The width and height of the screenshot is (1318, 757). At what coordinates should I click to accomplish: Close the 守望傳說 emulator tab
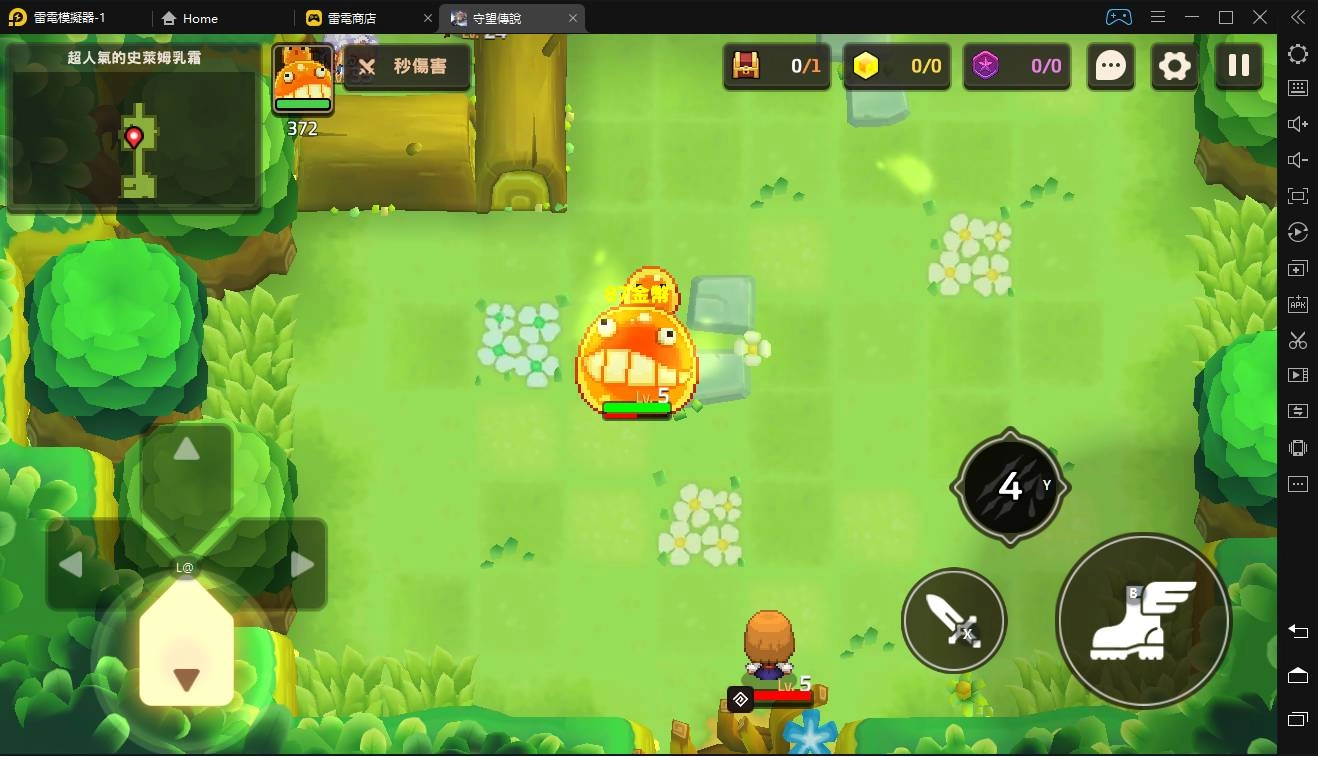573,18
